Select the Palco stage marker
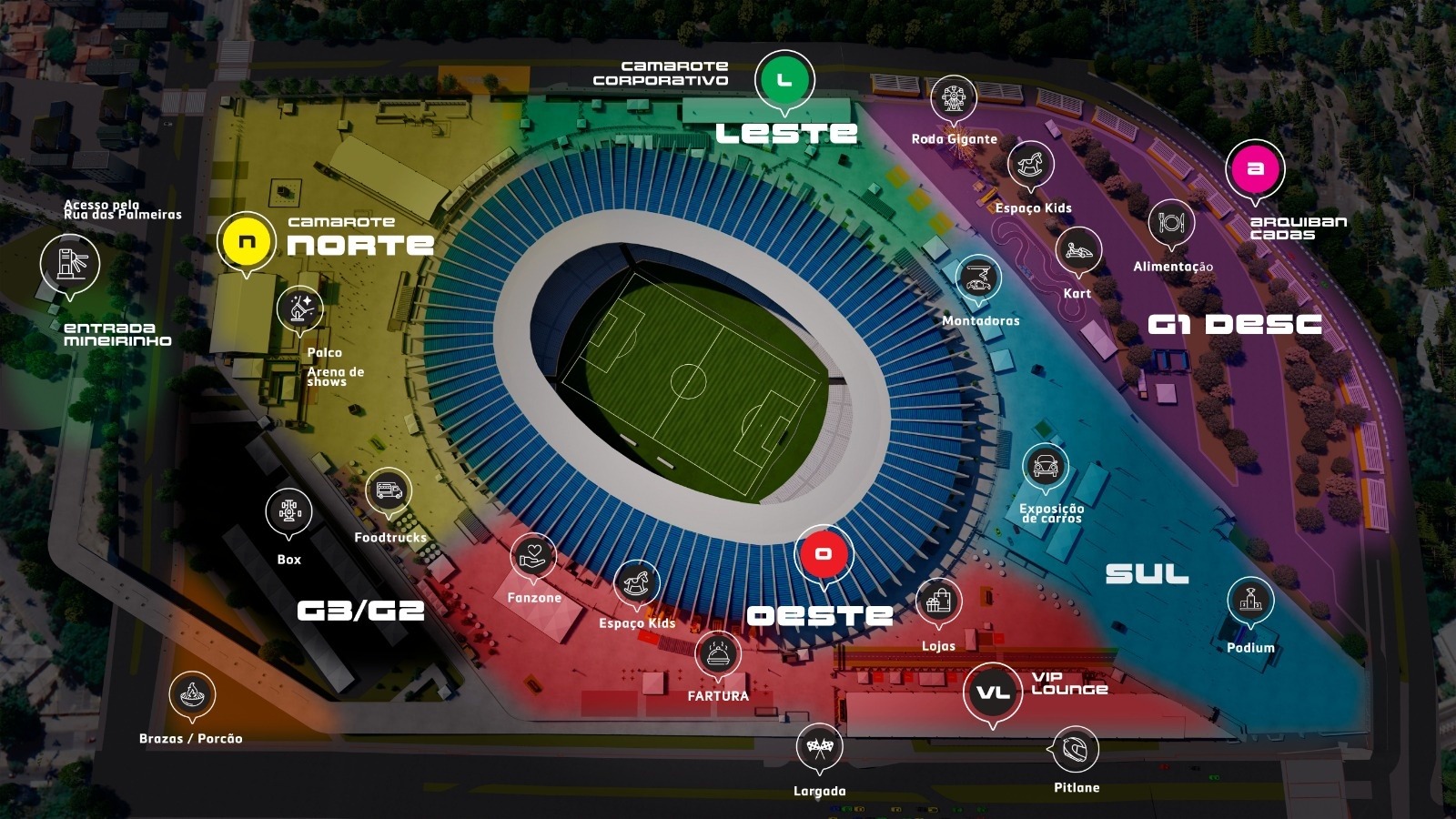 (300, 308)
